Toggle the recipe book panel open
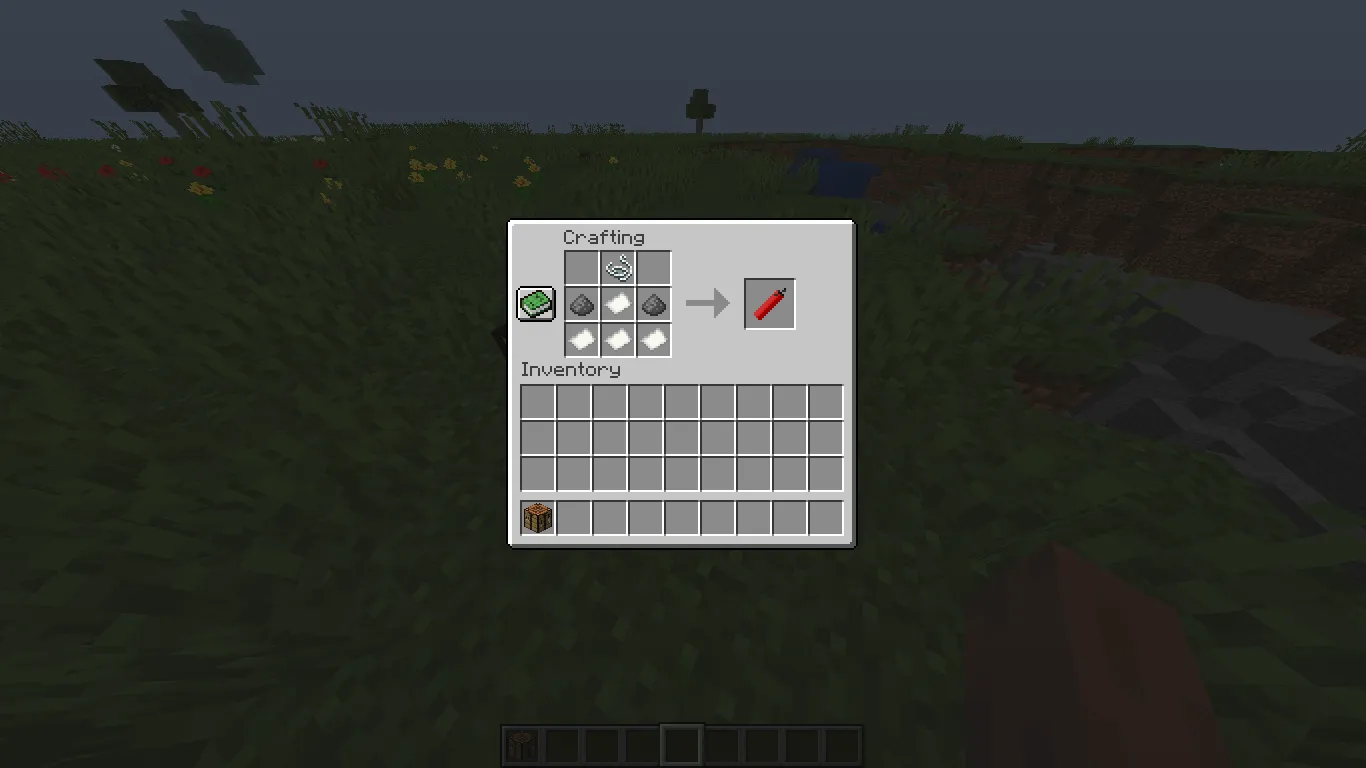Screen dimensions: 1366x768 [535, 303]
